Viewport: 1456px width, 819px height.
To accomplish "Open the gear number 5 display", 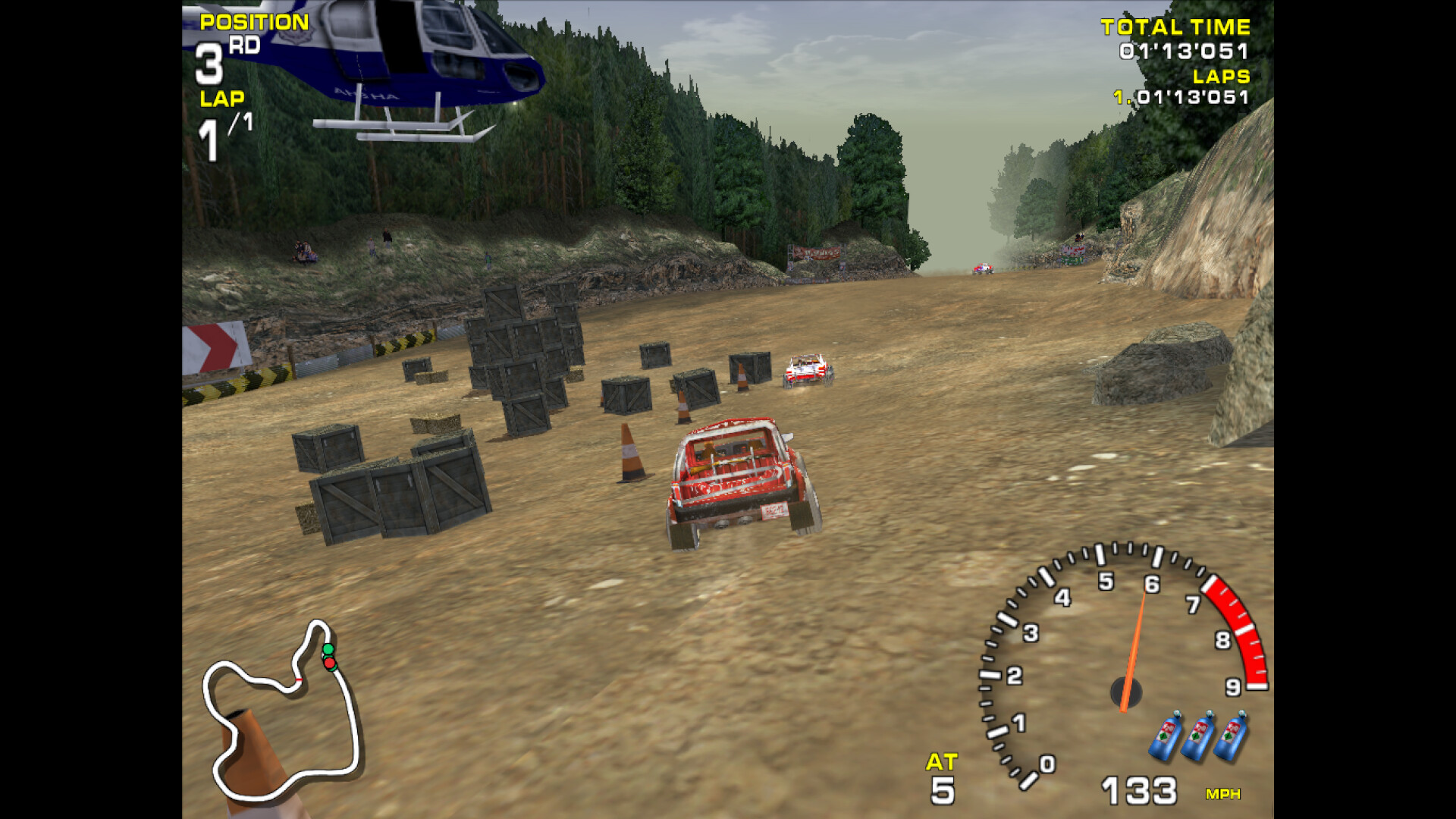I will coord(943,791).
